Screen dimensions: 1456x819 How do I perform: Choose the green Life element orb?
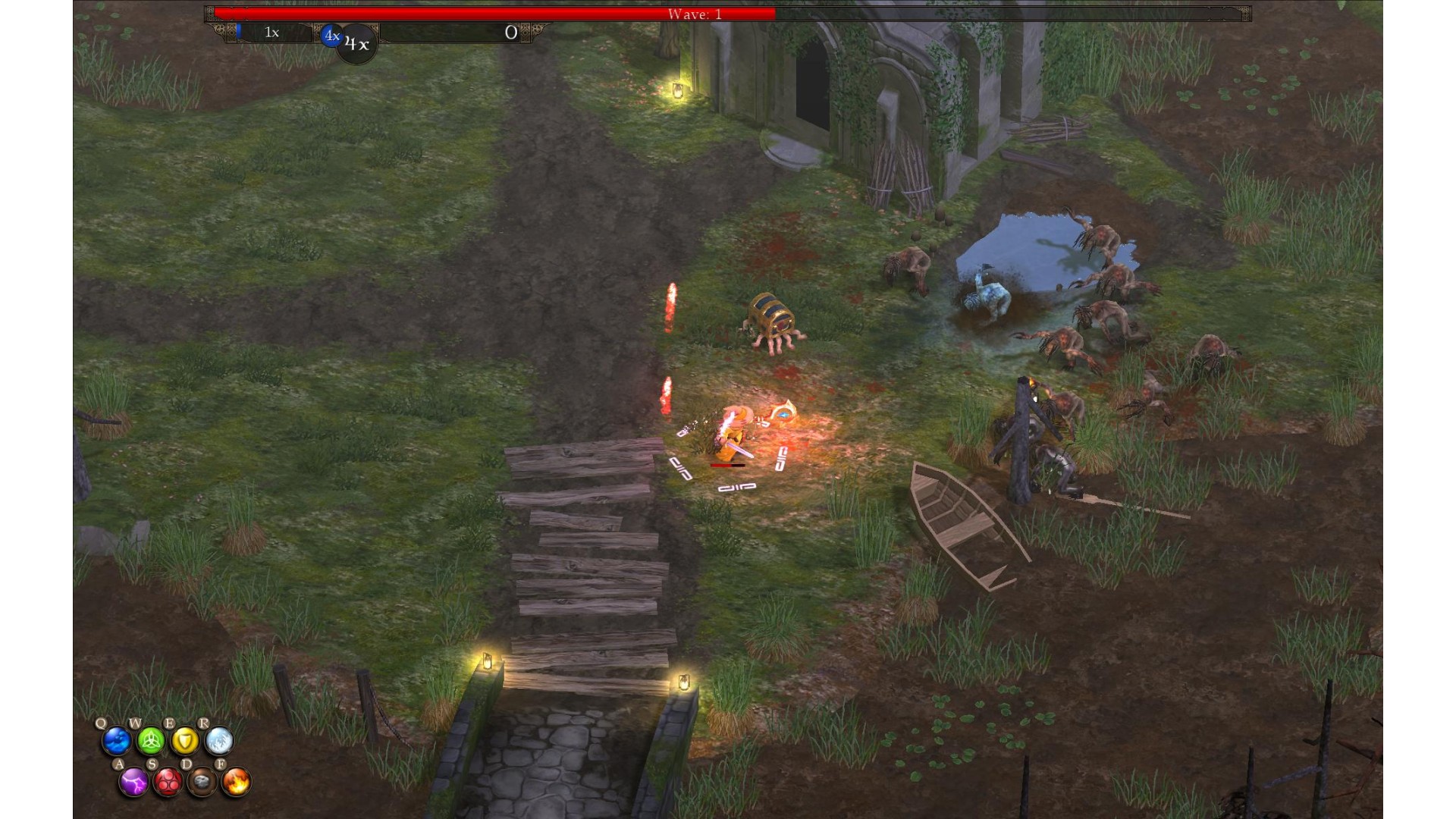pos(151,741)
